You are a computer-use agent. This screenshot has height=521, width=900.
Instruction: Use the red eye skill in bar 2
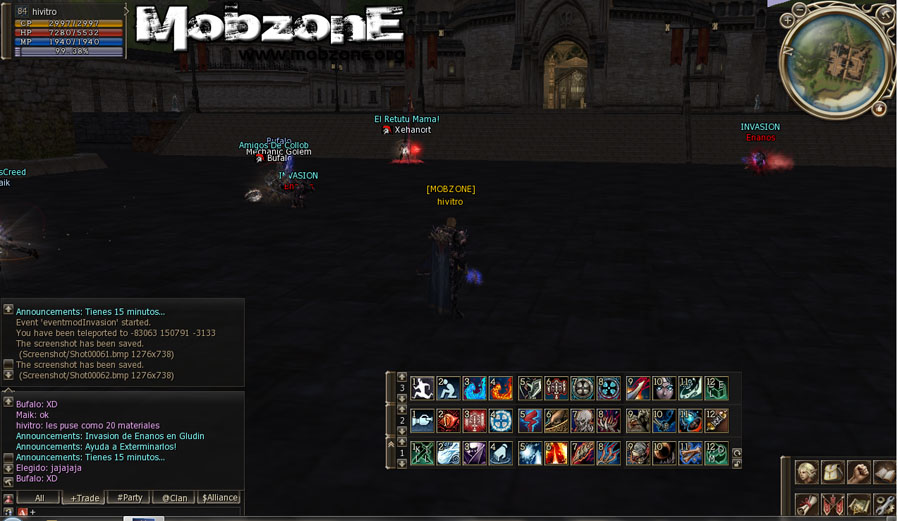tap(449, 421)
